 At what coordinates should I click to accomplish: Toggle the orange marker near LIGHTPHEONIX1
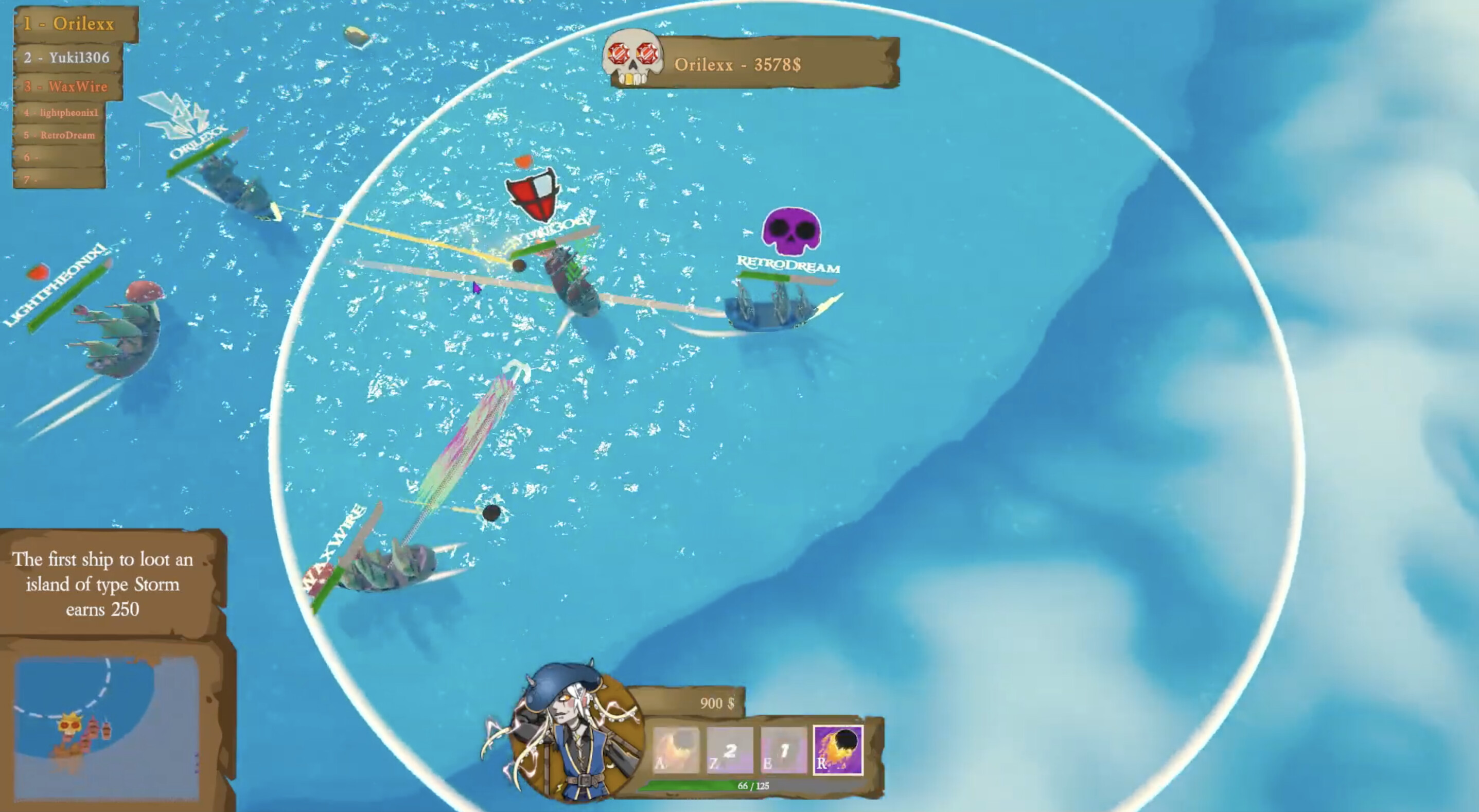tap(38, 270)
